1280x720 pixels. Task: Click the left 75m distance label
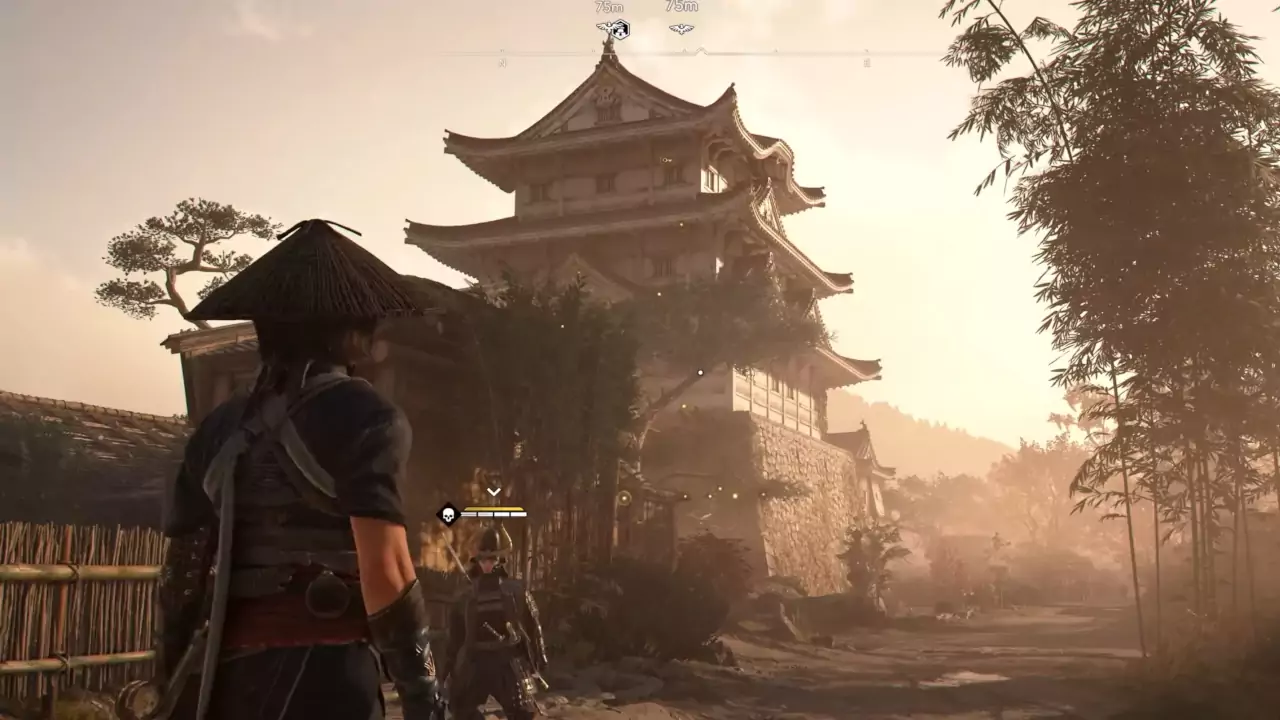(x=608, y=7)
